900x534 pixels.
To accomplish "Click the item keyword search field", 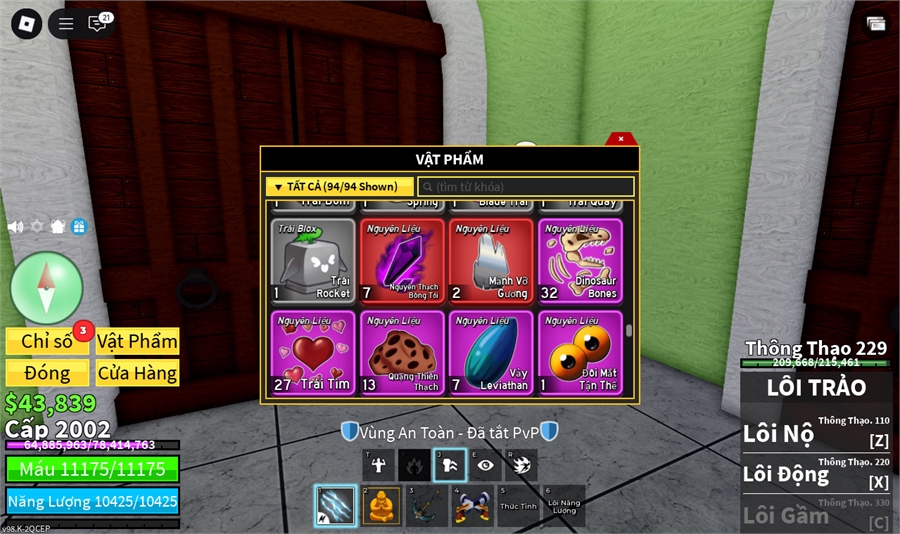I will (x=526, y=187).
